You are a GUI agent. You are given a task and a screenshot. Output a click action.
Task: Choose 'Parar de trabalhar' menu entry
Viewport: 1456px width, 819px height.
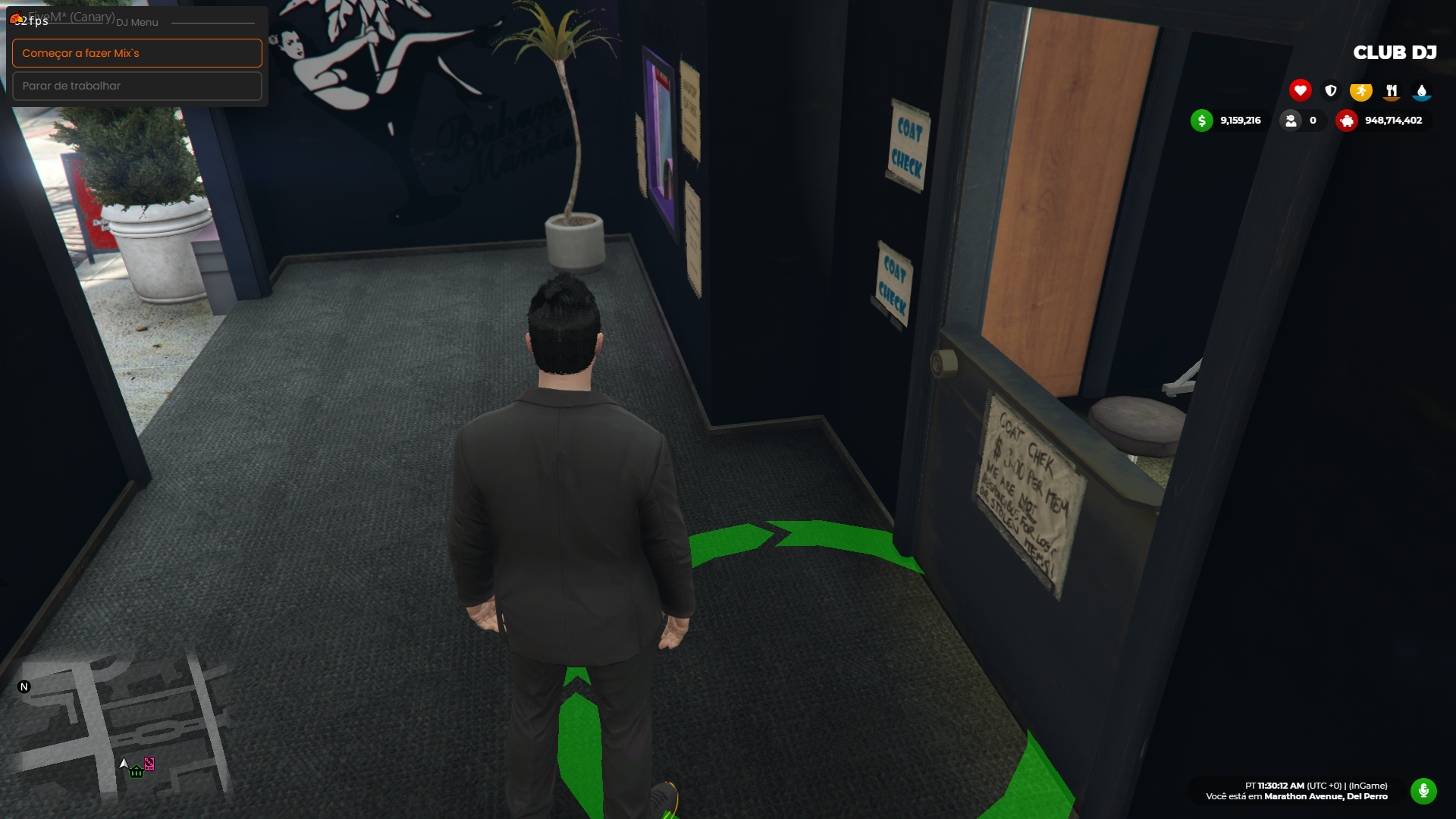pos(136,86)
